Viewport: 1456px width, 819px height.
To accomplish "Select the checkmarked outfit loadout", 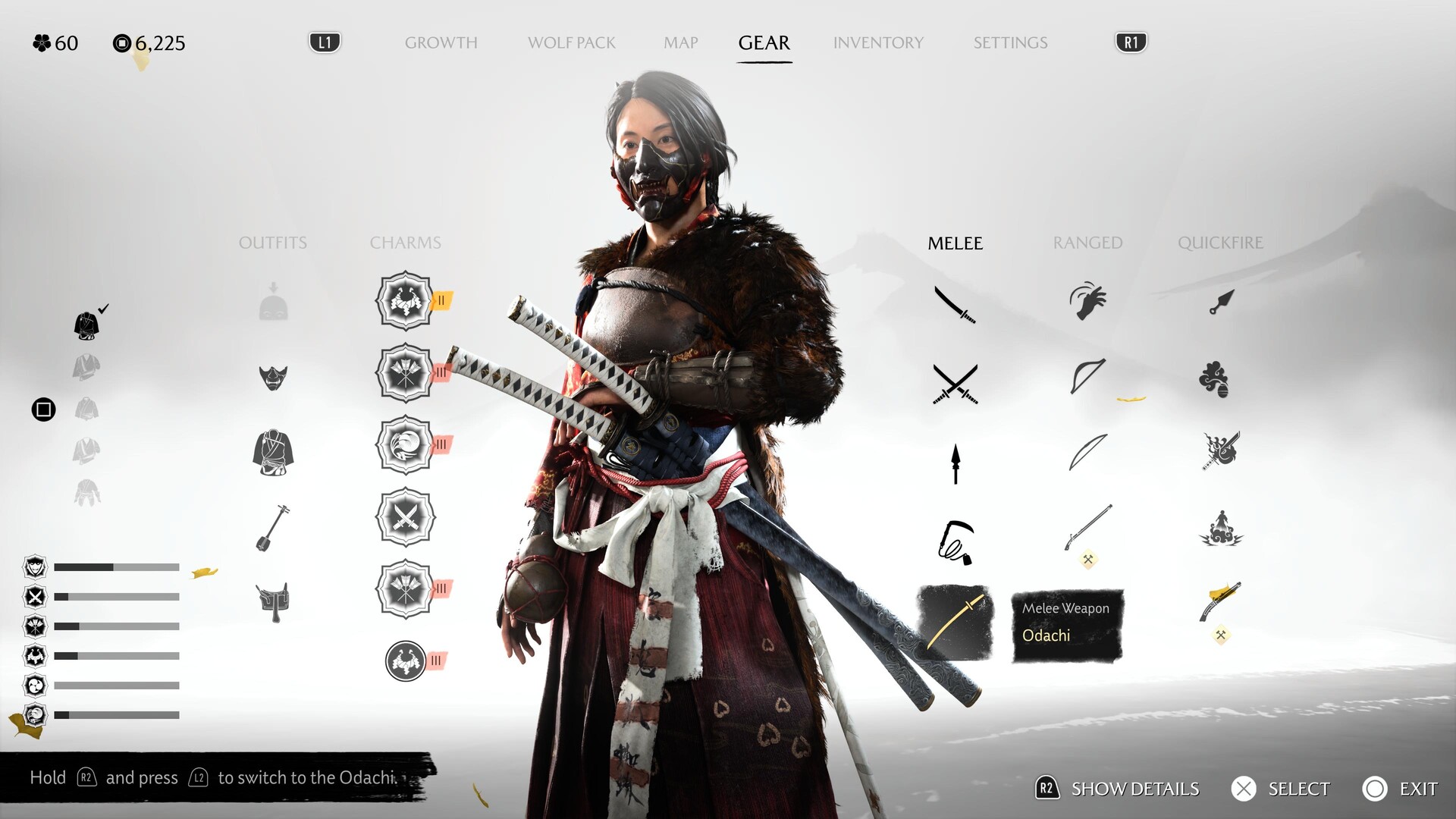I will [87, 325].
